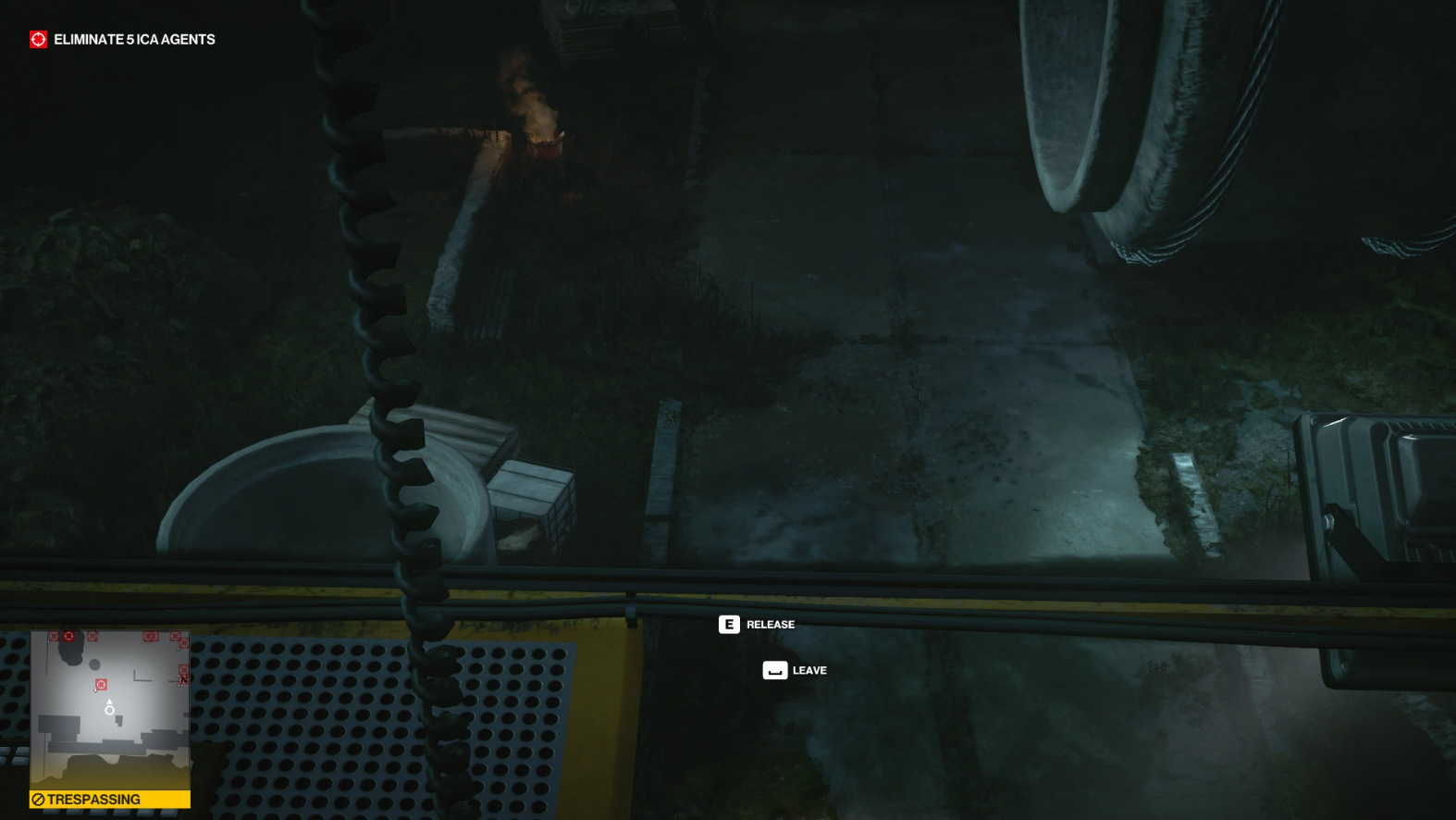Image resolution: width=1456 pixels, height=820 pixels.
Task: Click the white circle destination marker on the minimap
Action: coord(110,711)
